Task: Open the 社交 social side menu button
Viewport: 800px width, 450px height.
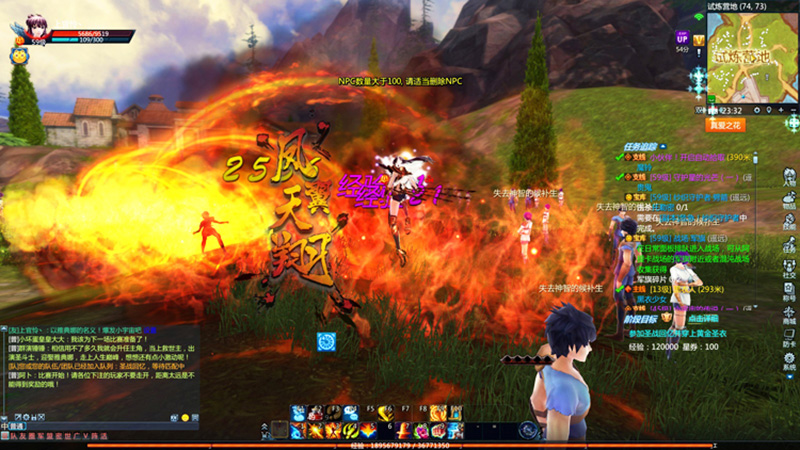Action: tap(789, 270)
